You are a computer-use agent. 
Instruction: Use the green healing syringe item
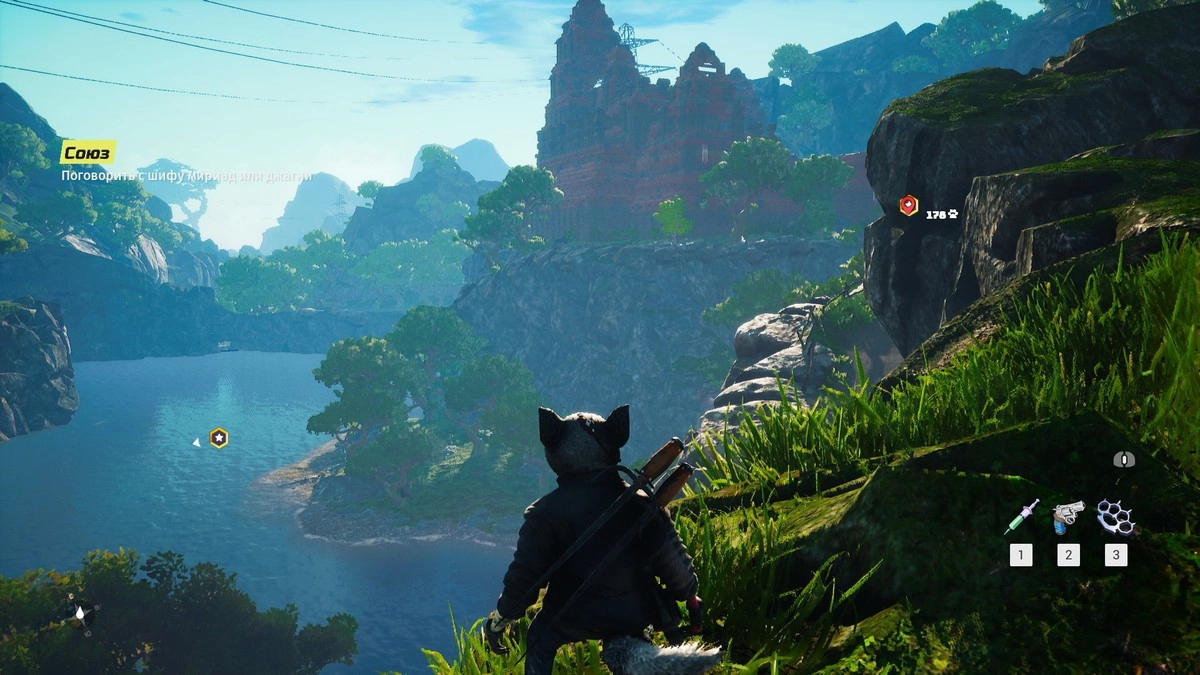1022,516
